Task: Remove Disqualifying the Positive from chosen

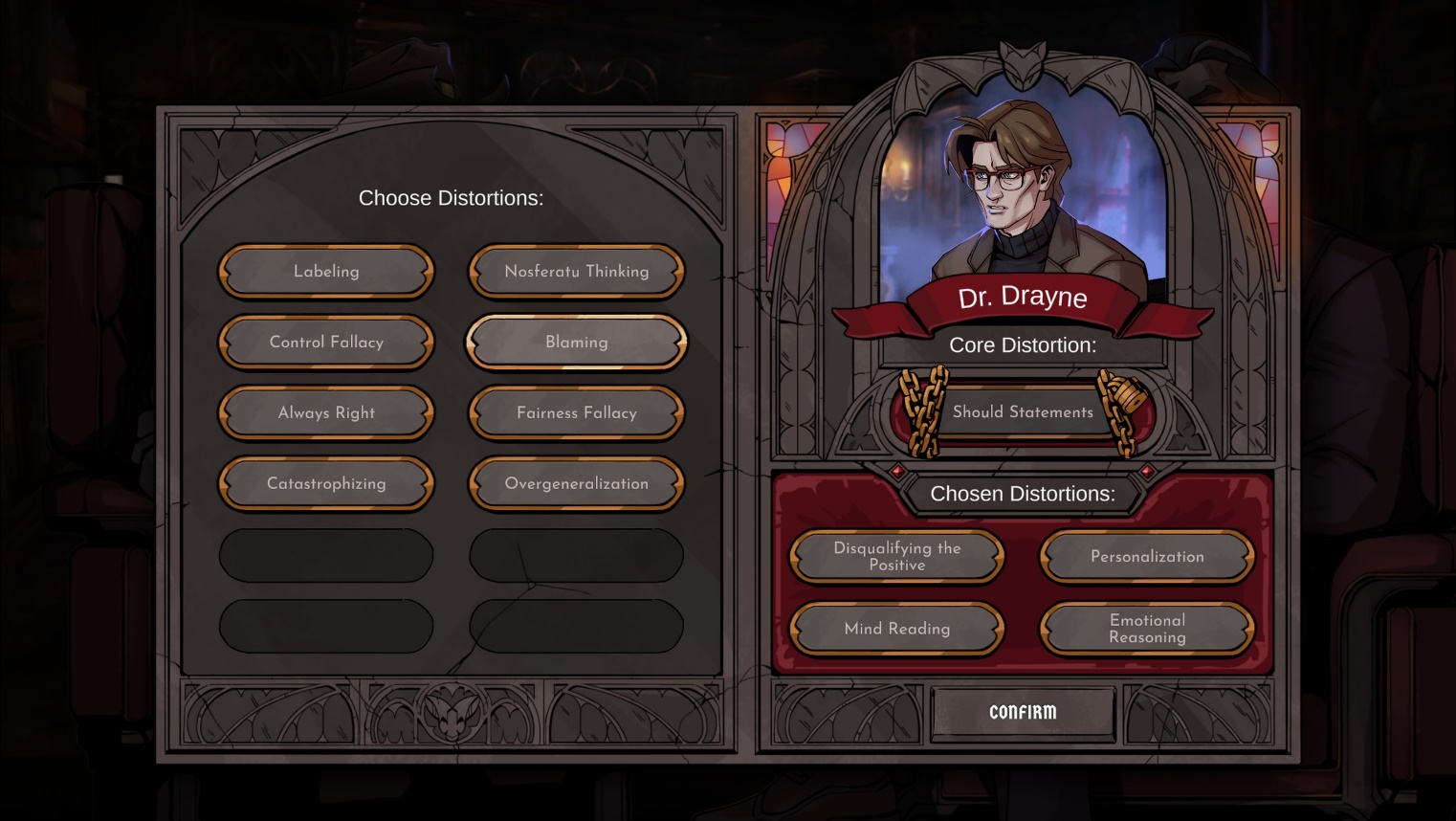Action: click(x=896, y=557)
